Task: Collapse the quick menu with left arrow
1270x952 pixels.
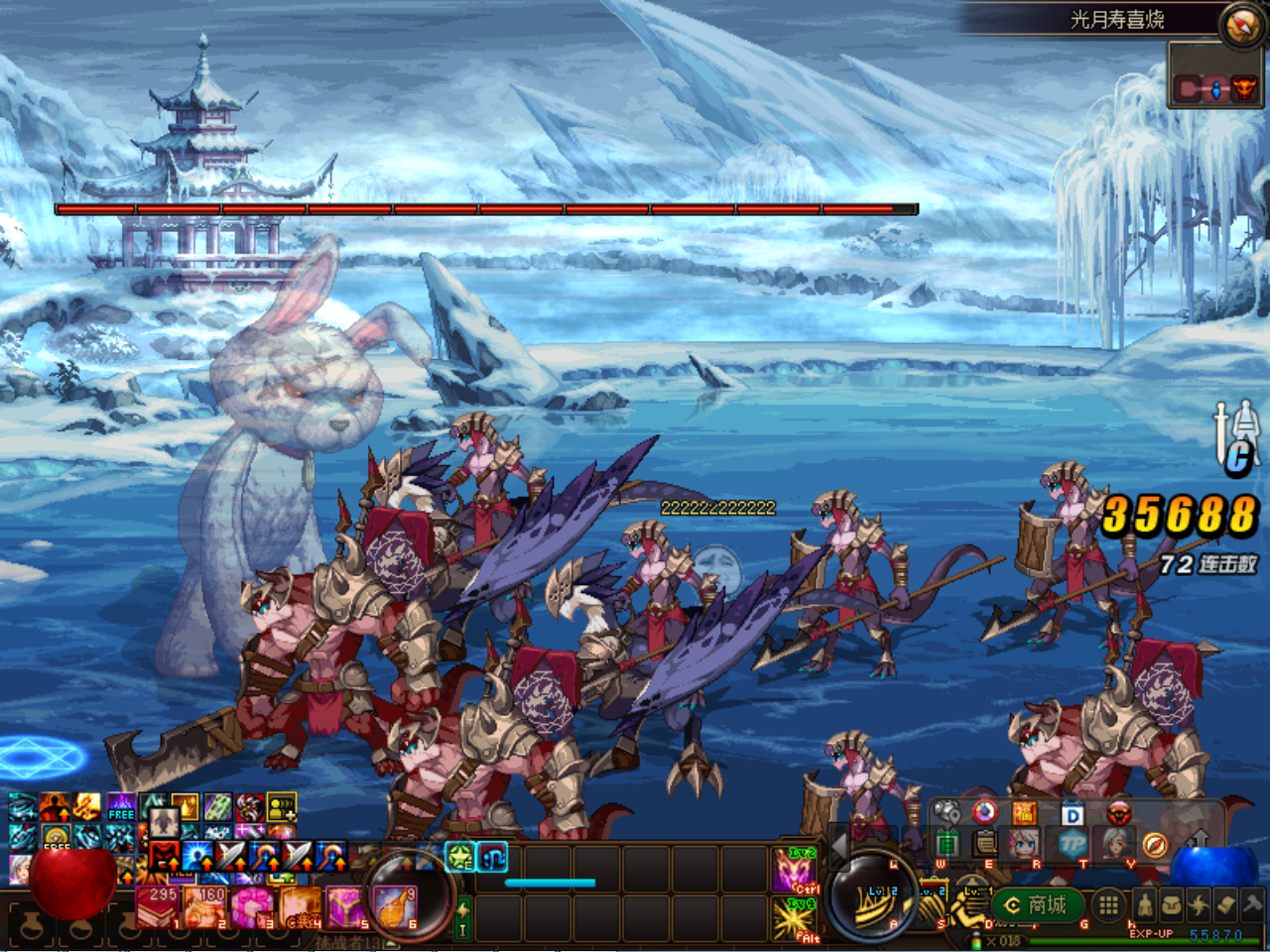Action: coord(839,845)
